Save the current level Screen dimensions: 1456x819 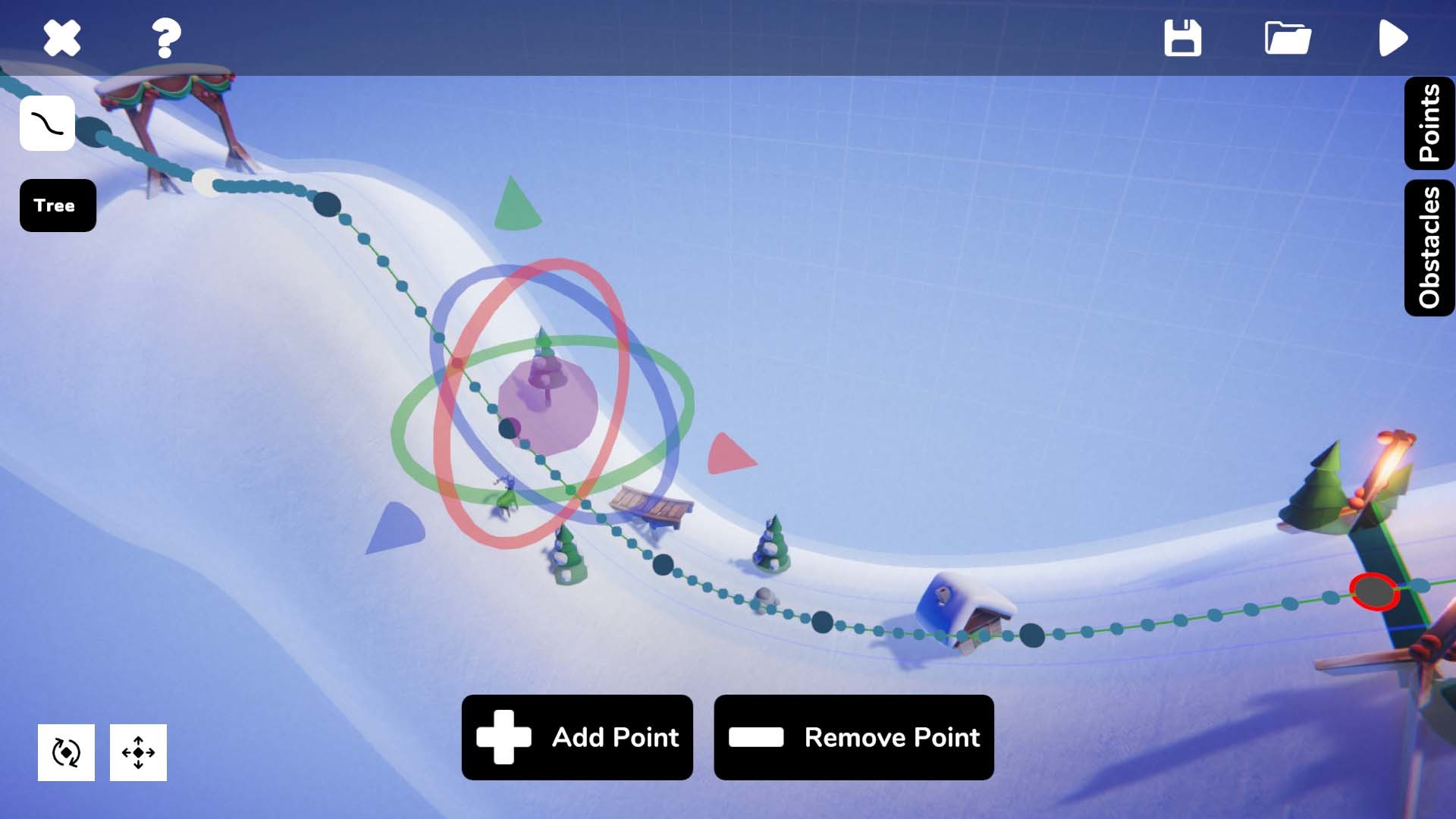[x=1184, y=37]
